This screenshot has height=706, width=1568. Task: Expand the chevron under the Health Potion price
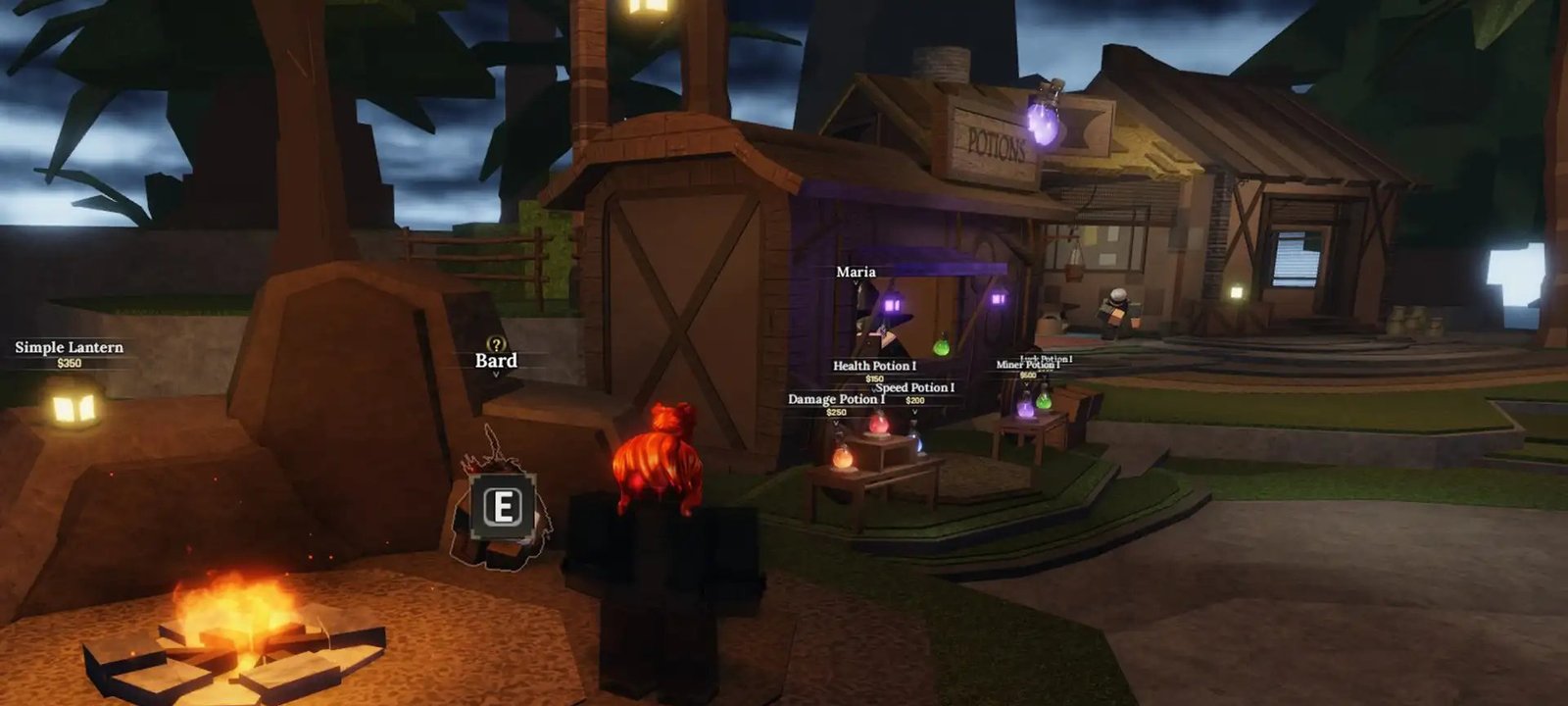point(874,388)
